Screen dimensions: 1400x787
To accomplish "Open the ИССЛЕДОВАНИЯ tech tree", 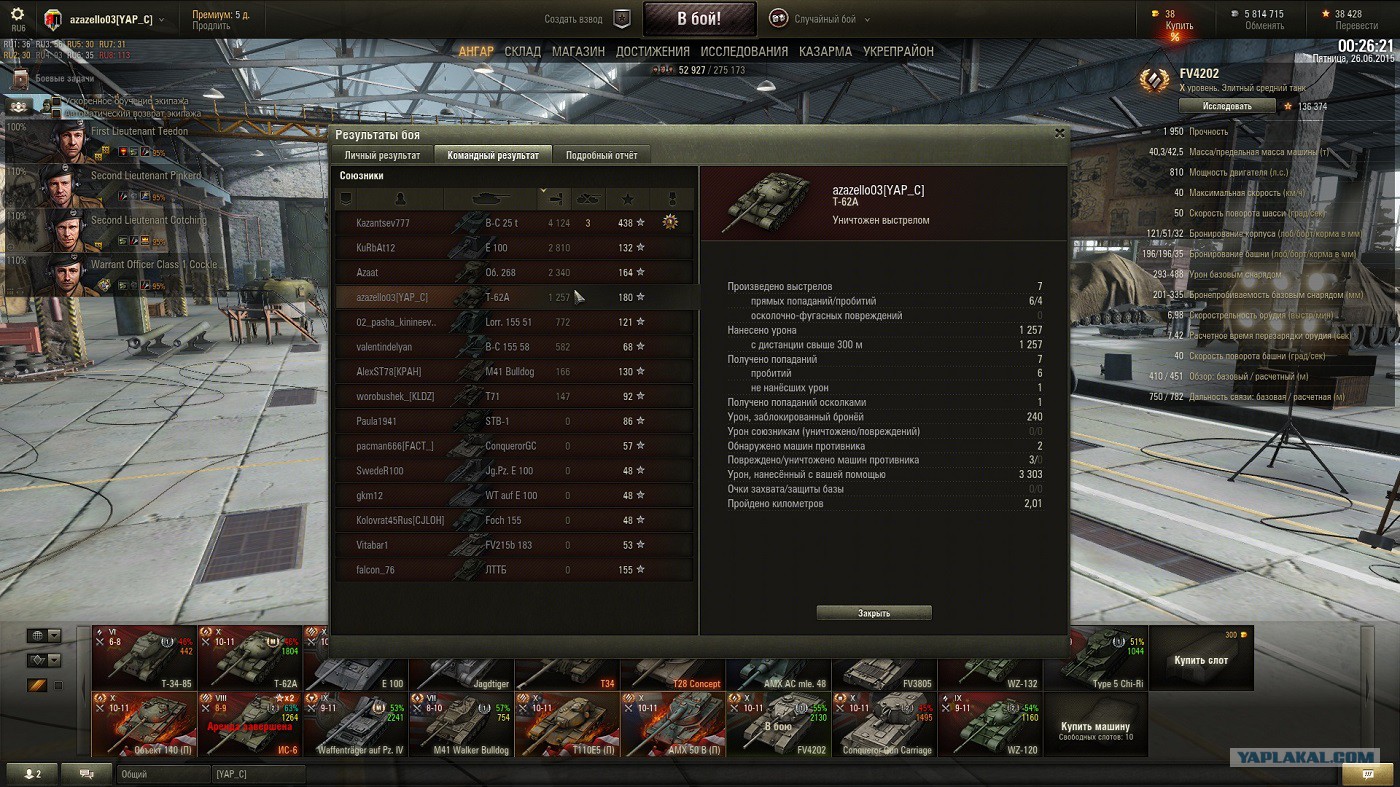I will (x=744, y=51).
